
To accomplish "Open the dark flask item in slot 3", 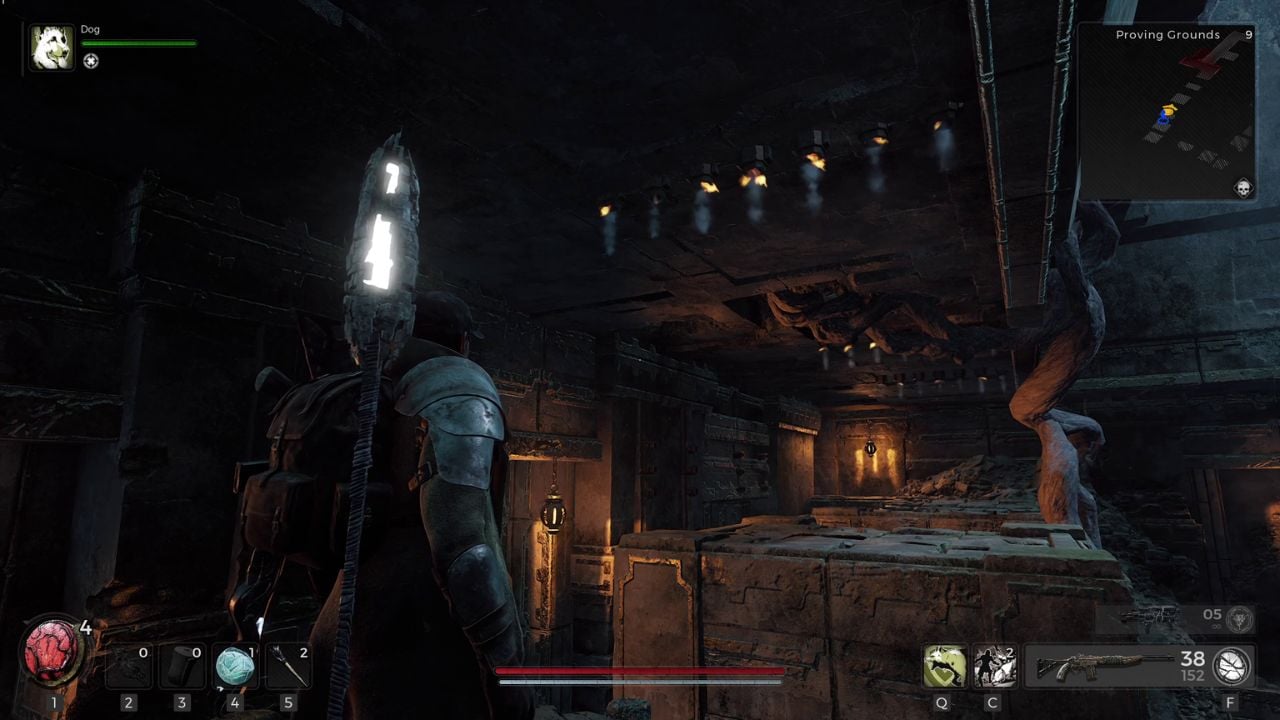I will (182, 665).
